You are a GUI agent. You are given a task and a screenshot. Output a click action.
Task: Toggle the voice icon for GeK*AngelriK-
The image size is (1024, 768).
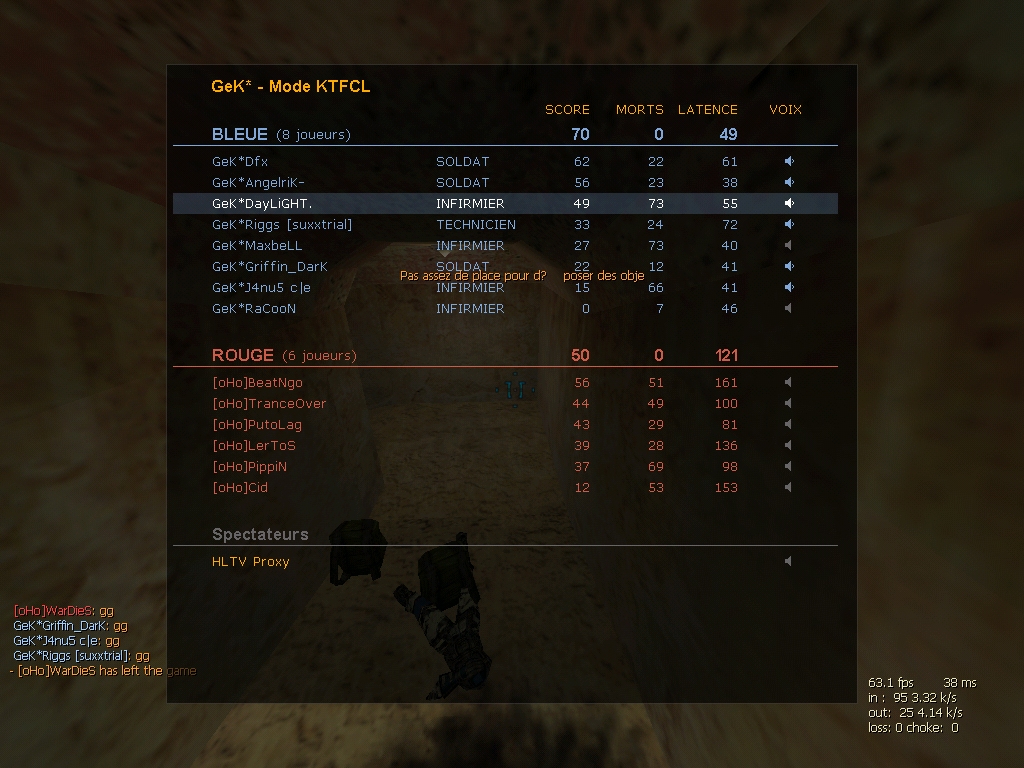(x=789, y=182)
